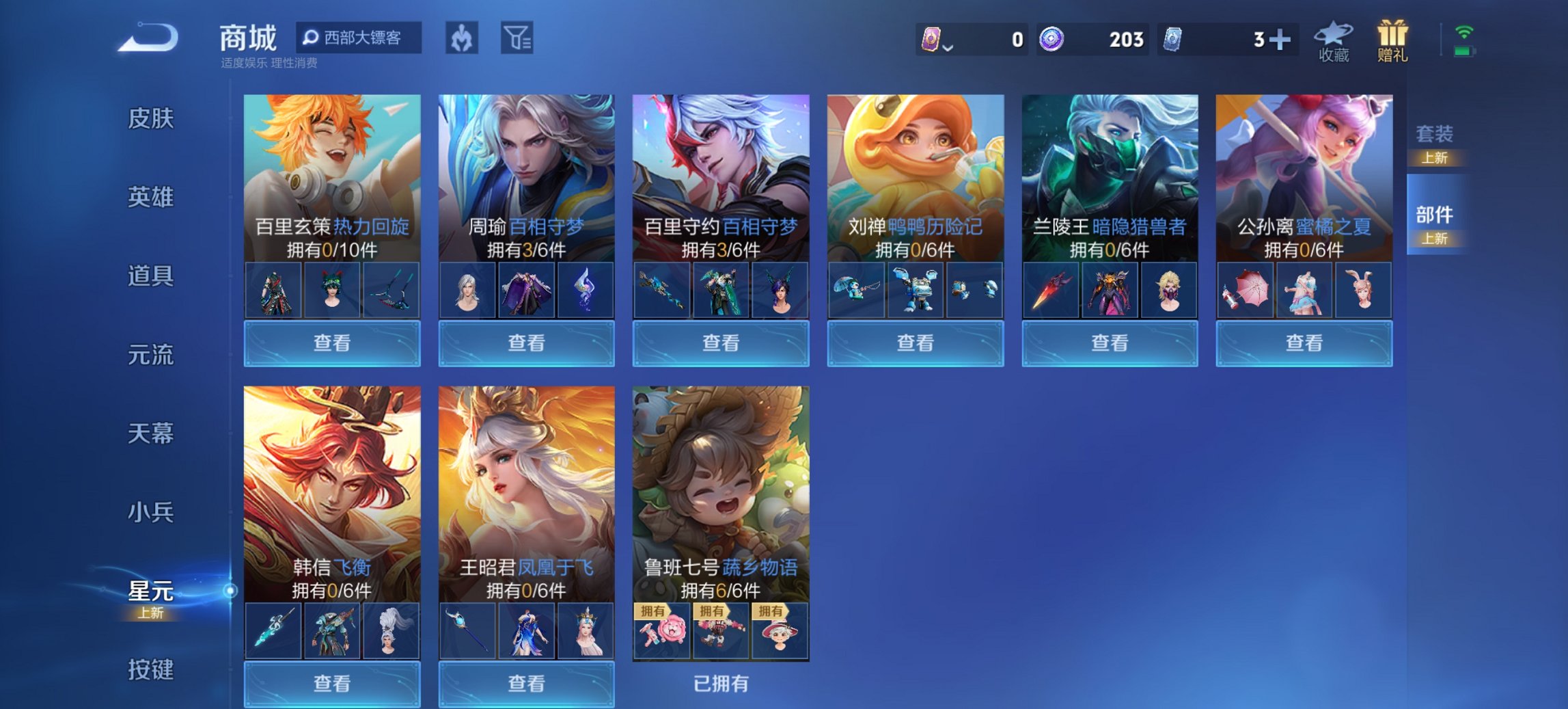Click the hero emblem icon beside search bar
This screenshot has width=1568, height=709.
click(x=460, y=38)
